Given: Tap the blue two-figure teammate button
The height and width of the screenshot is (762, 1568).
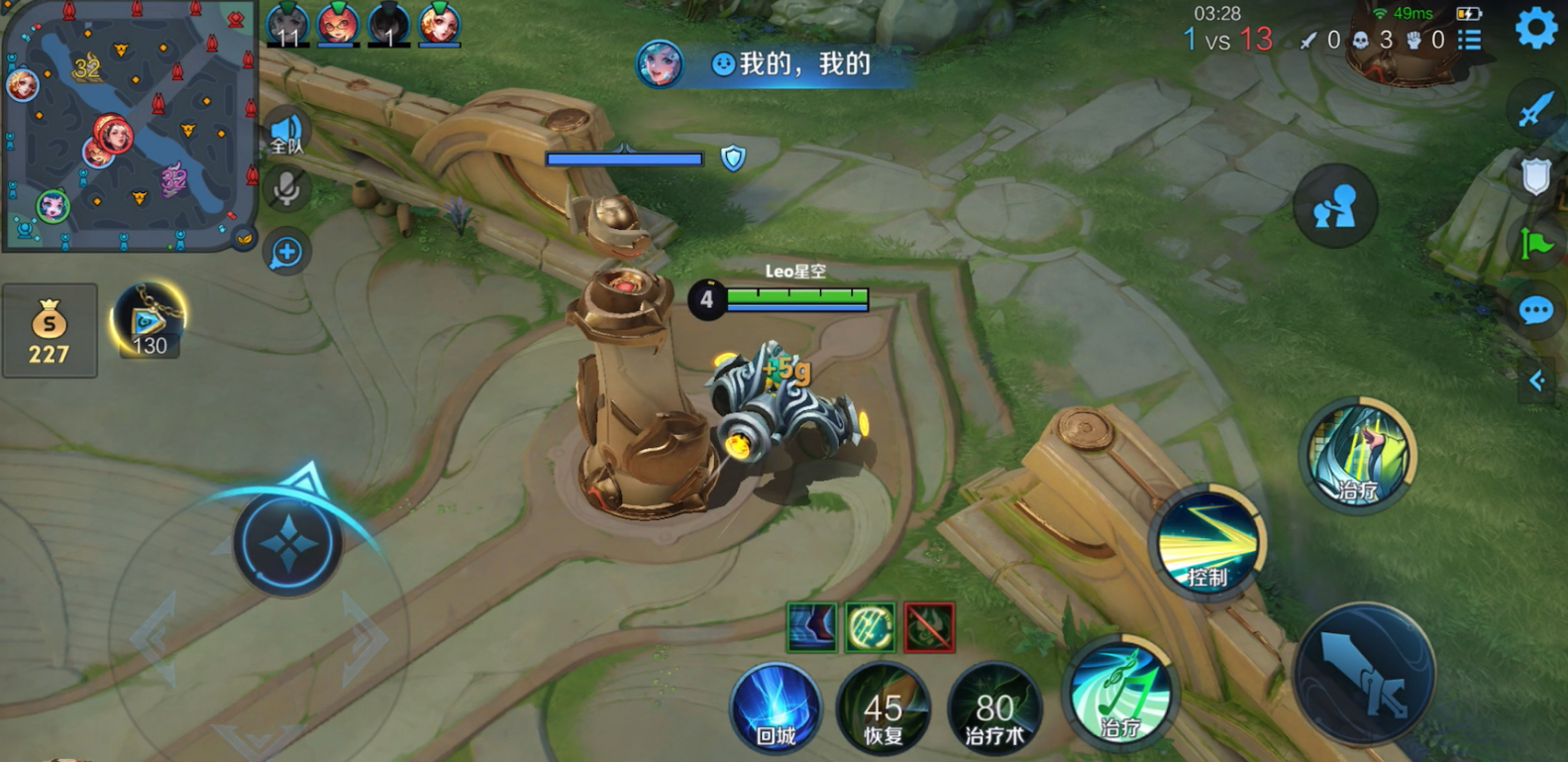Looking at the screenshot, I should [x=1334, y=207].
